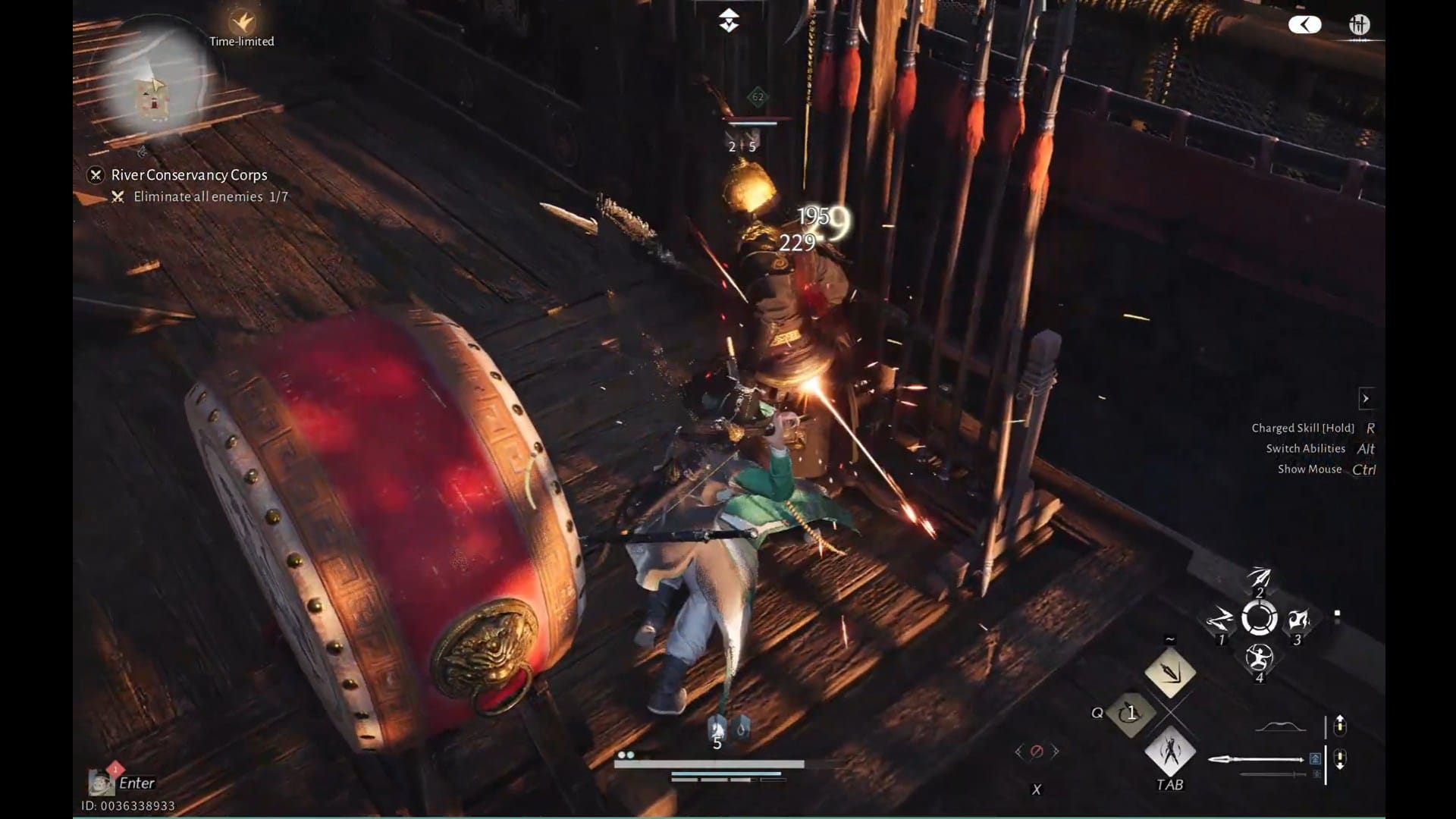Expand the right arrow beside the X item slot
The height and width of the screenshot is (819, 1456).
(x=1057, y=753)
